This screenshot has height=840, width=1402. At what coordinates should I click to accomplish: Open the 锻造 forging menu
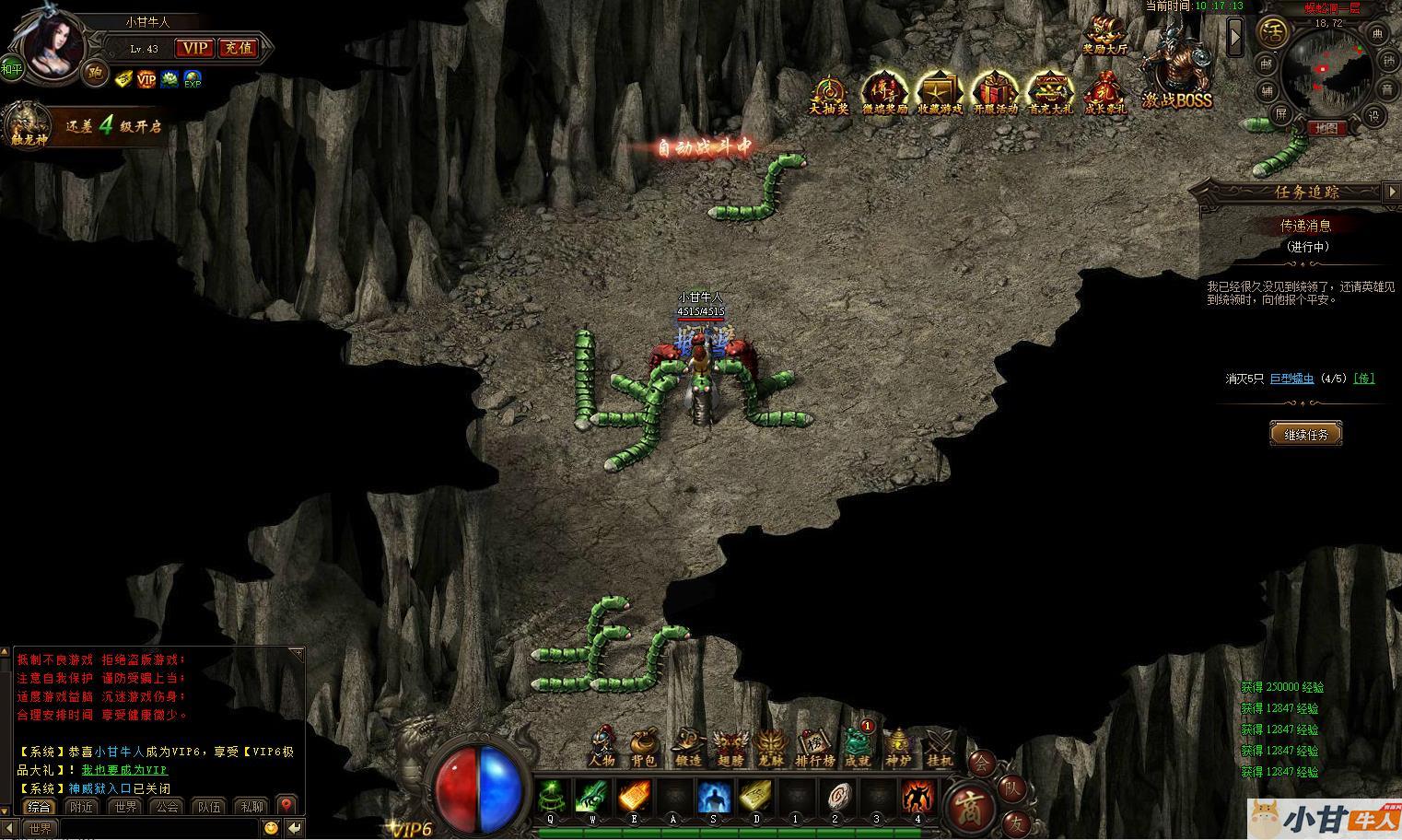coord(687,746)
